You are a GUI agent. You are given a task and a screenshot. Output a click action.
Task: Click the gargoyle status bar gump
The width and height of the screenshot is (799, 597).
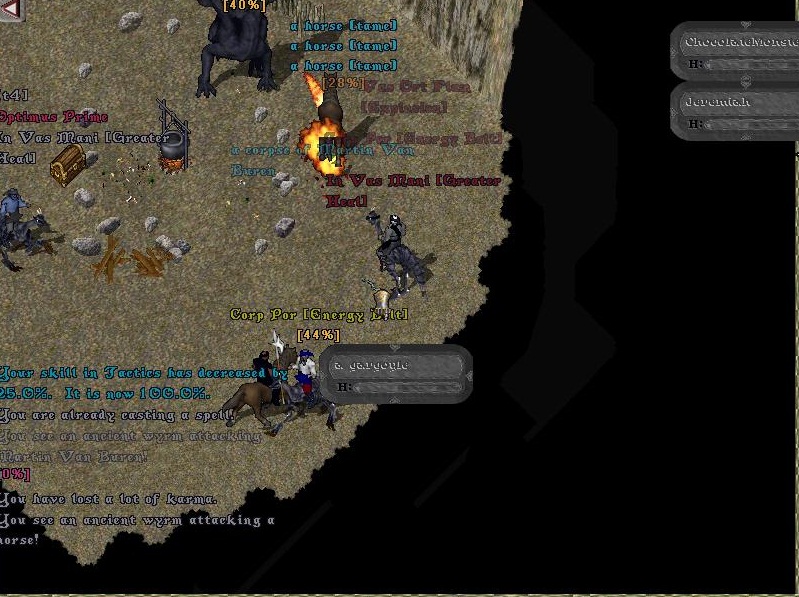[x=397, y=375]
